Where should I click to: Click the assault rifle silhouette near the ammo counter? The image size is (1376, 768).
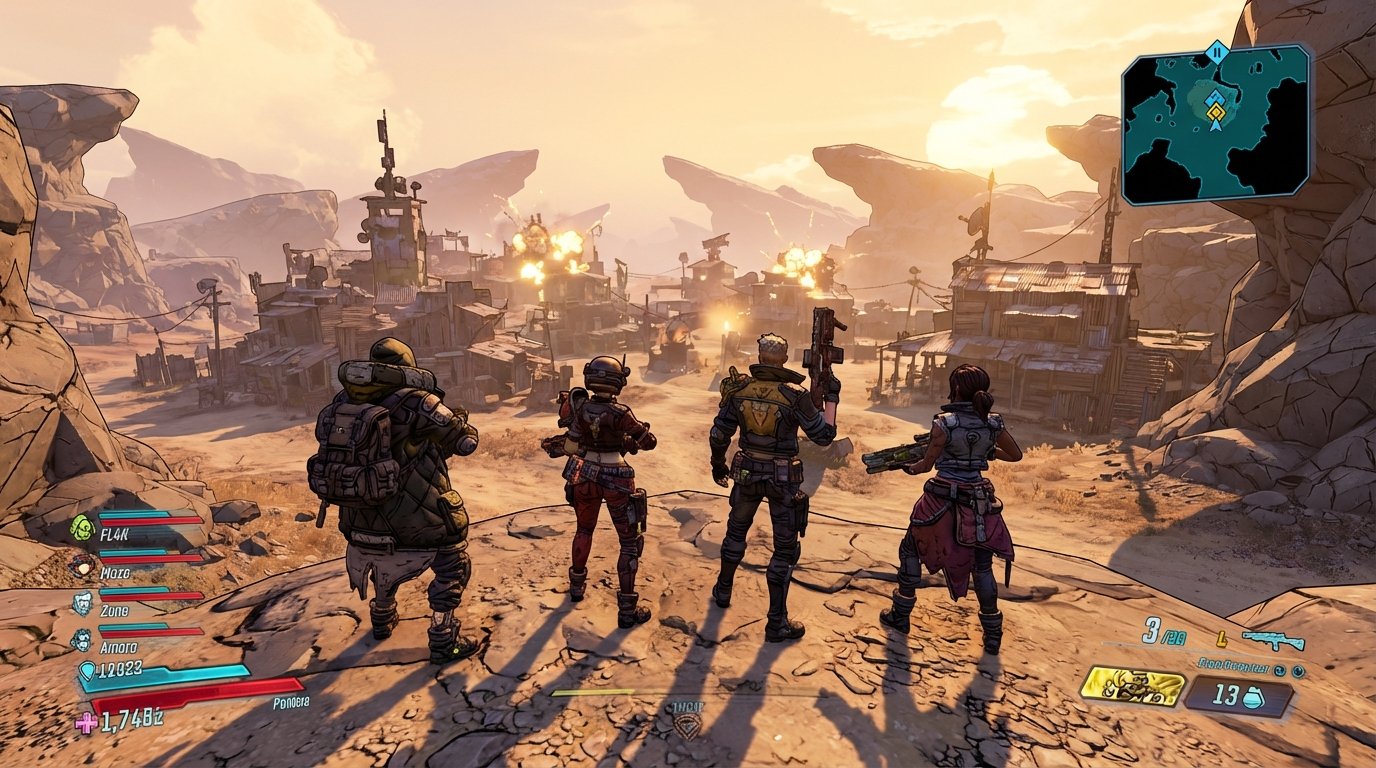[1274, 642]
